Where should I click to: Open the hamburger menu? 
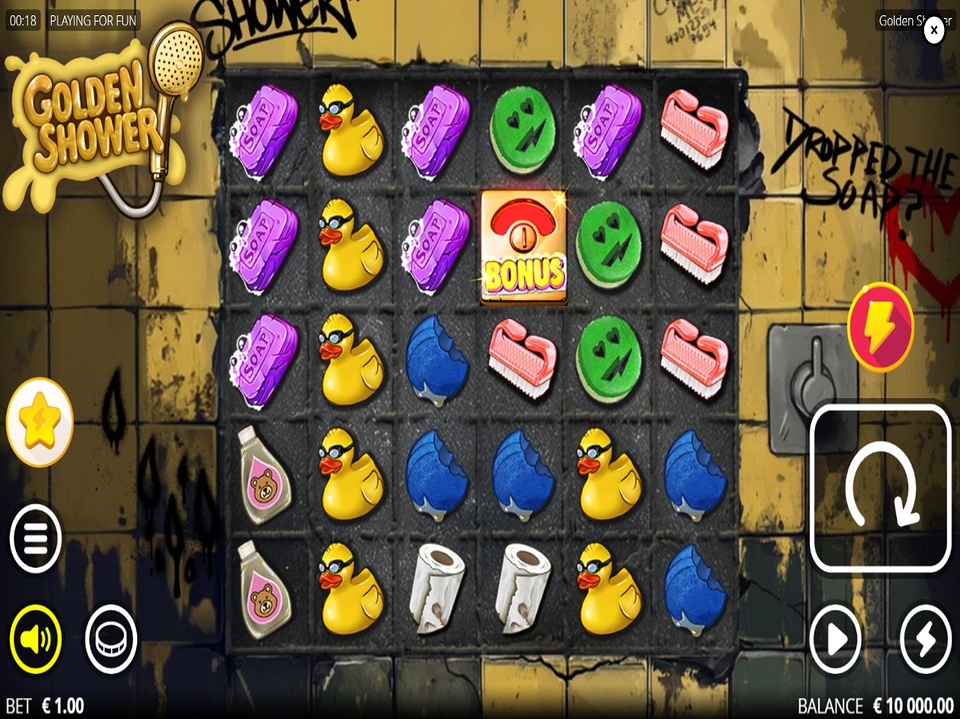click(36, 538)
